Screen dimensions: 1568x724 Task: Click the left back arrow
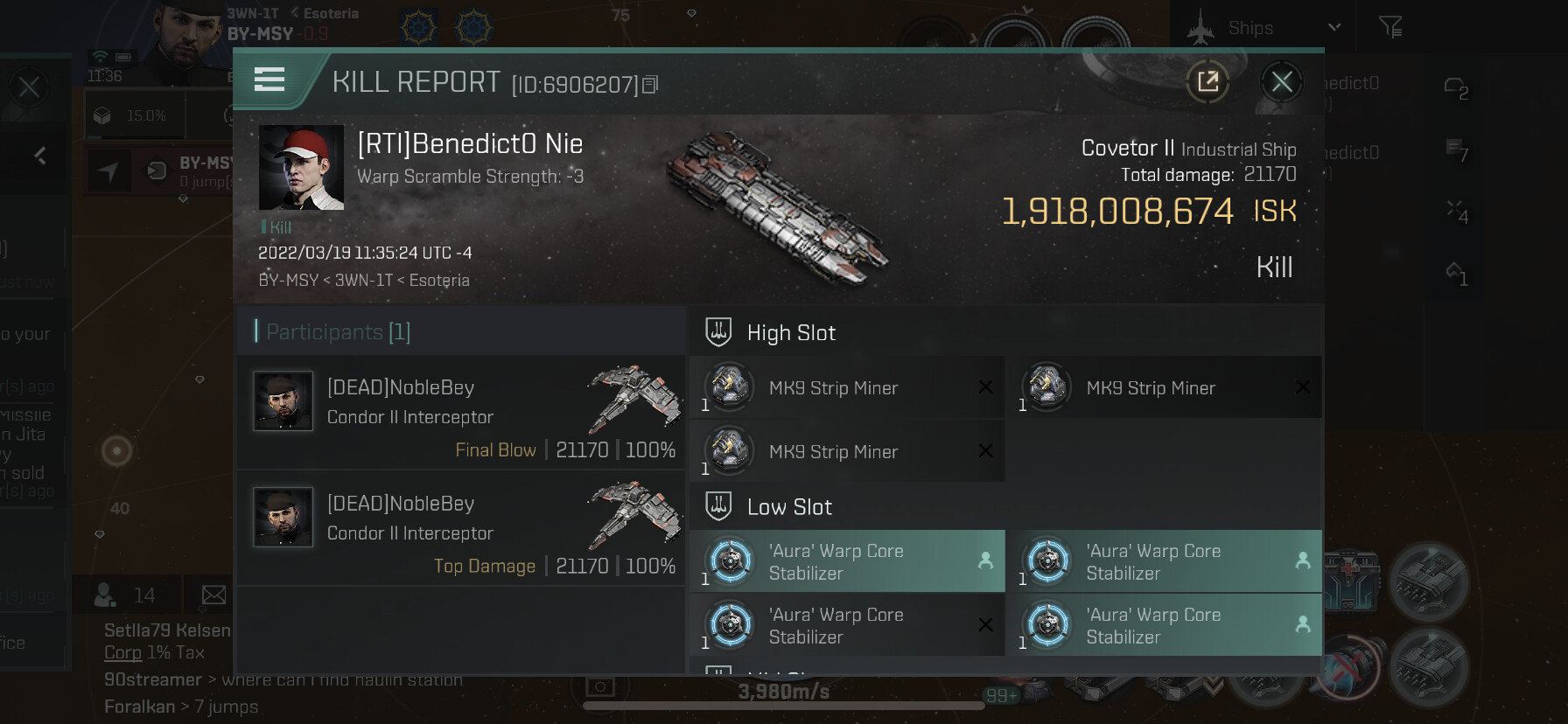point(40,156)
